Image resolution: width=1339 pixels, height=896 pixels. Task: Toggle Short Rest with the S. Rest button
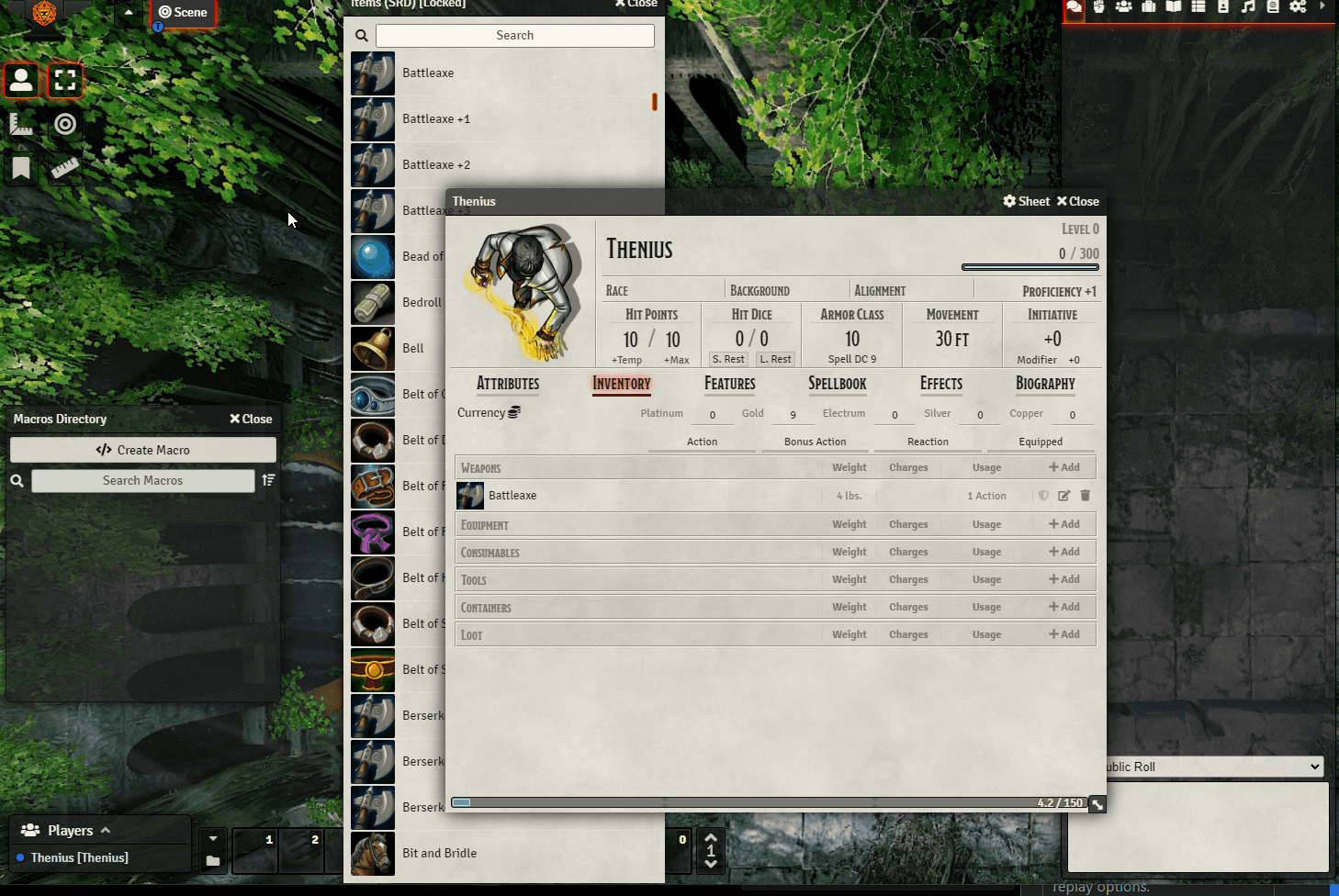click(x=727, y=359)
